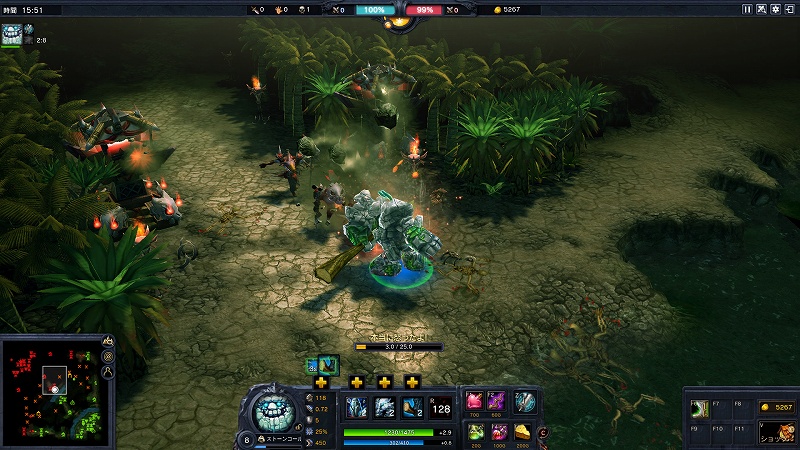
Task: Use the yellow cheese wedge item
Action: (522, 432)
